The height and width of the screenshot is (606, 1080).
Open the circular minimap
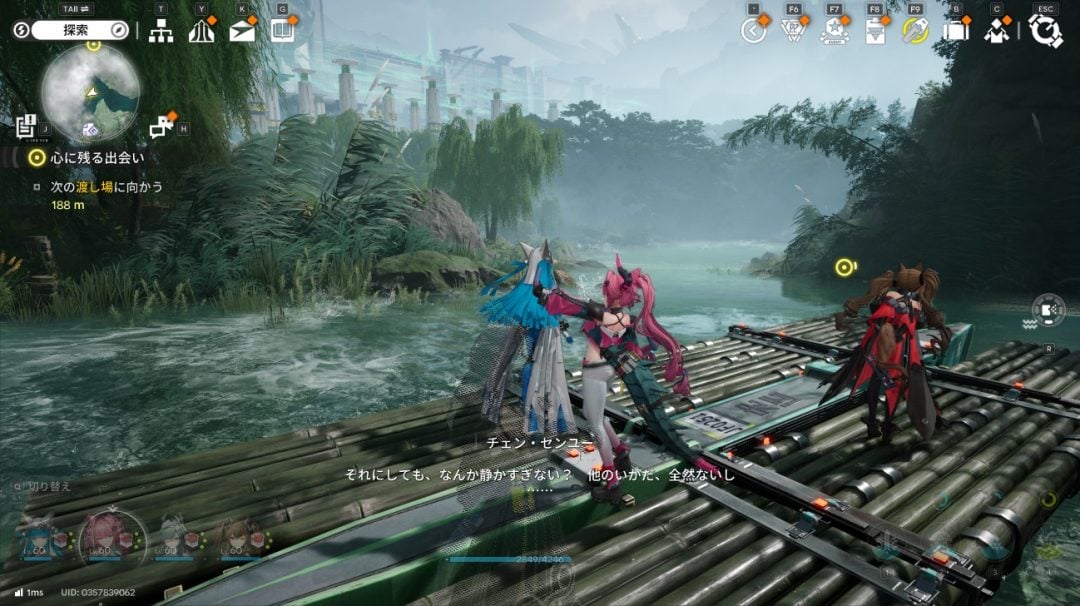click(90, 93)
